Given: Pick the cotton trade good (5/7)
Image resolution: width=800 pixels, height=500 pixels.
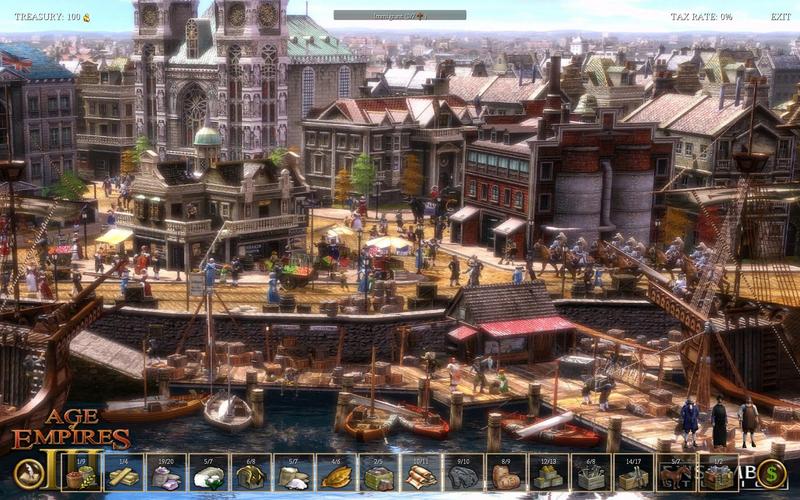Looking at the screenshot, I should point(207,473).
